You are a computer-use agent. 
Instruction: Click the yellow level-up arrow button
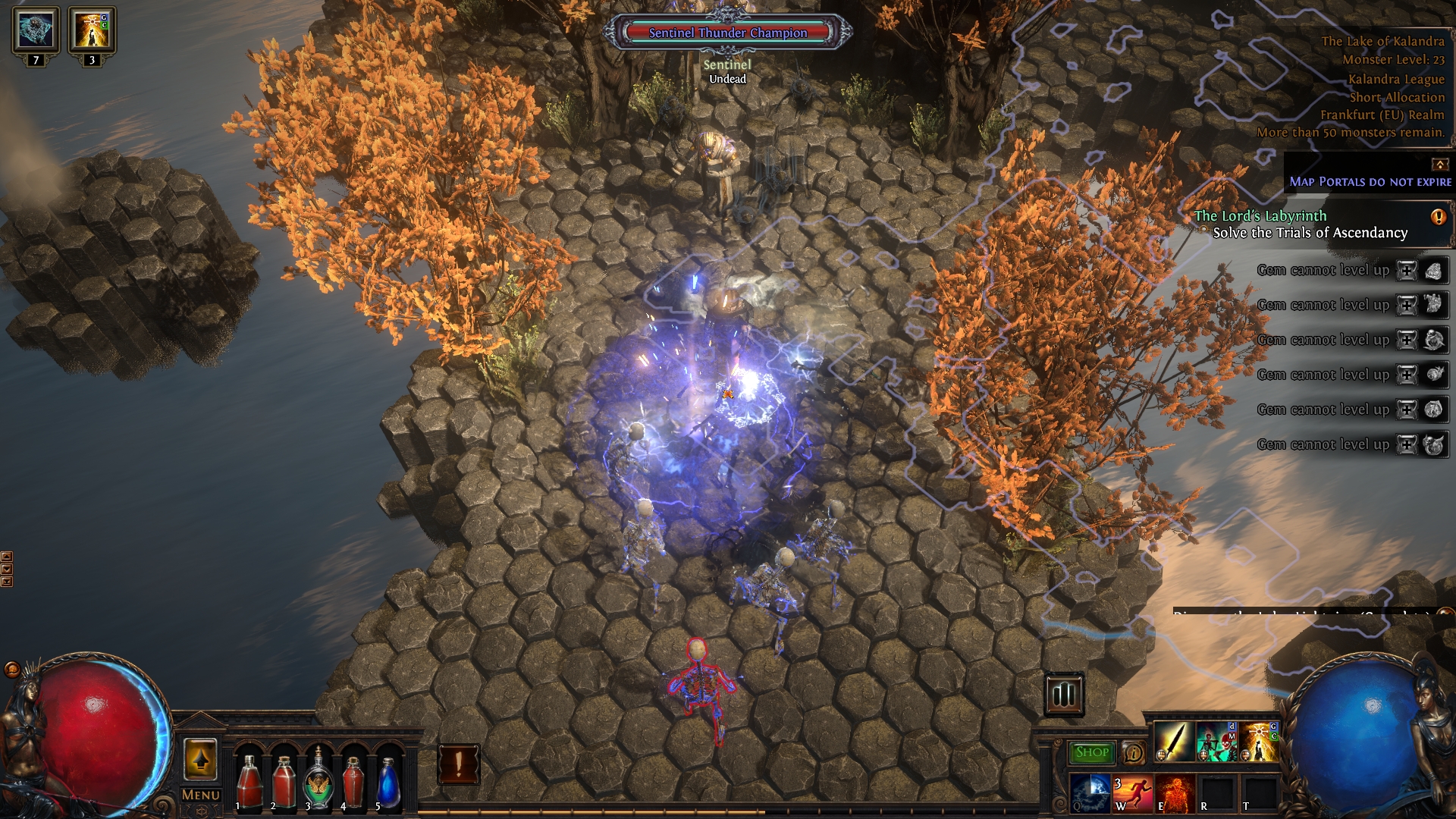(200, 759)
